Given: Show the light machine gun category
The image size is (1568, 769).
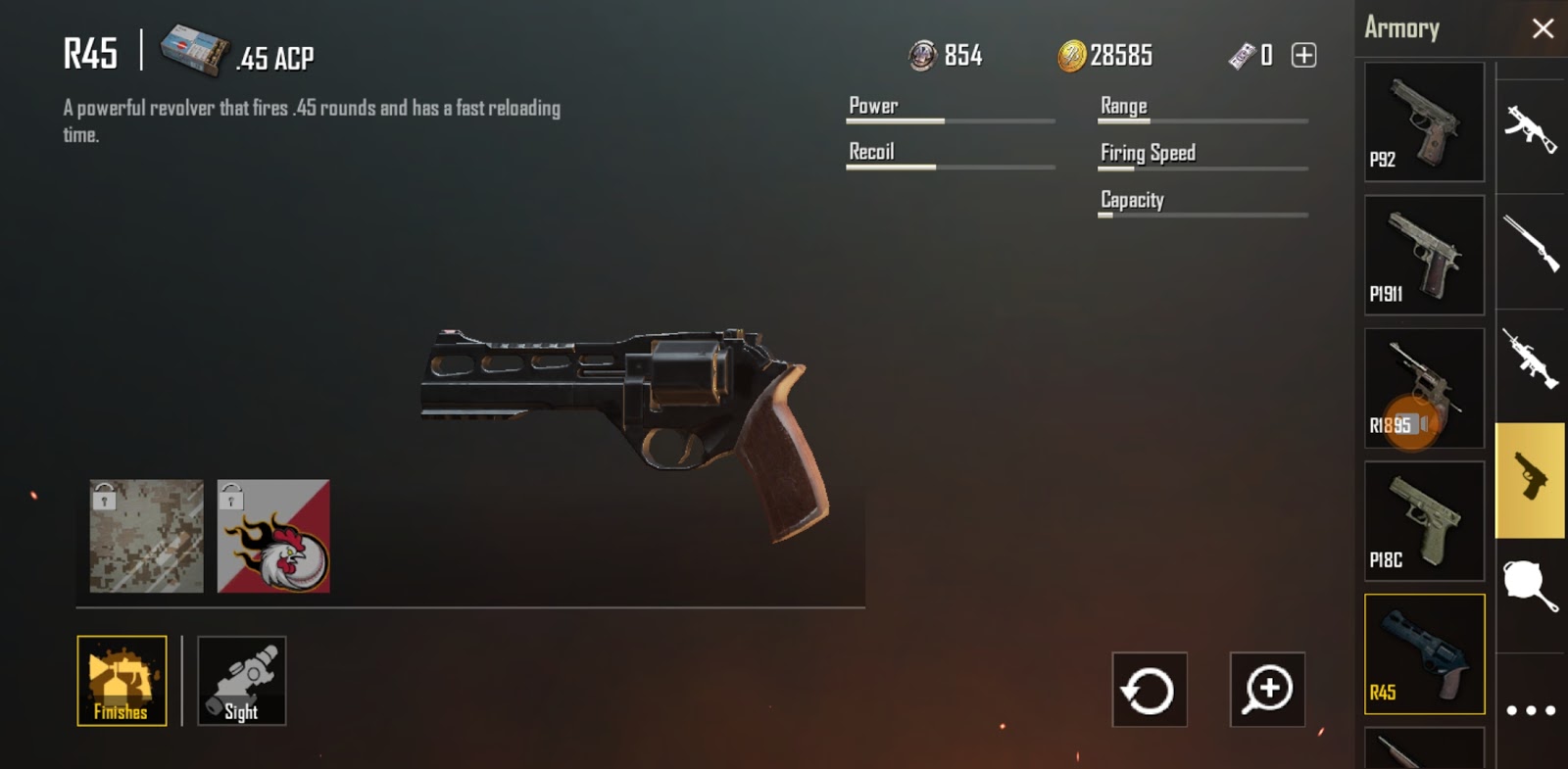Looking at the screenshot, I should click(1531, 359).
